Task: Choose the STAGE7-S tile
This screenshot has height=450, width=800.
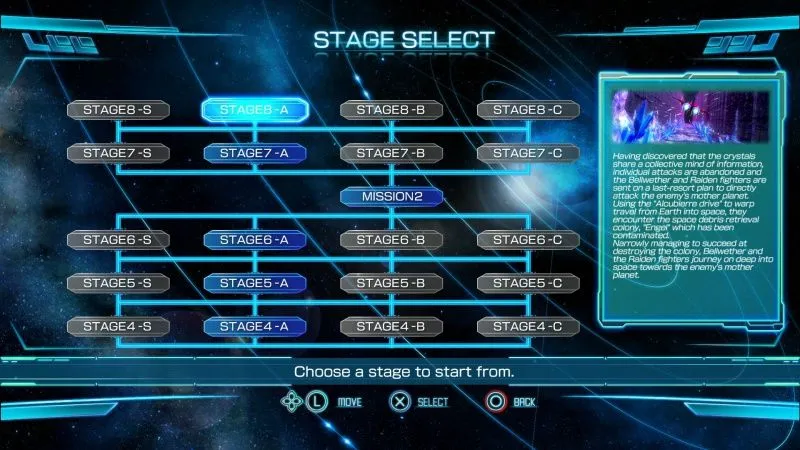Action: 117,153
